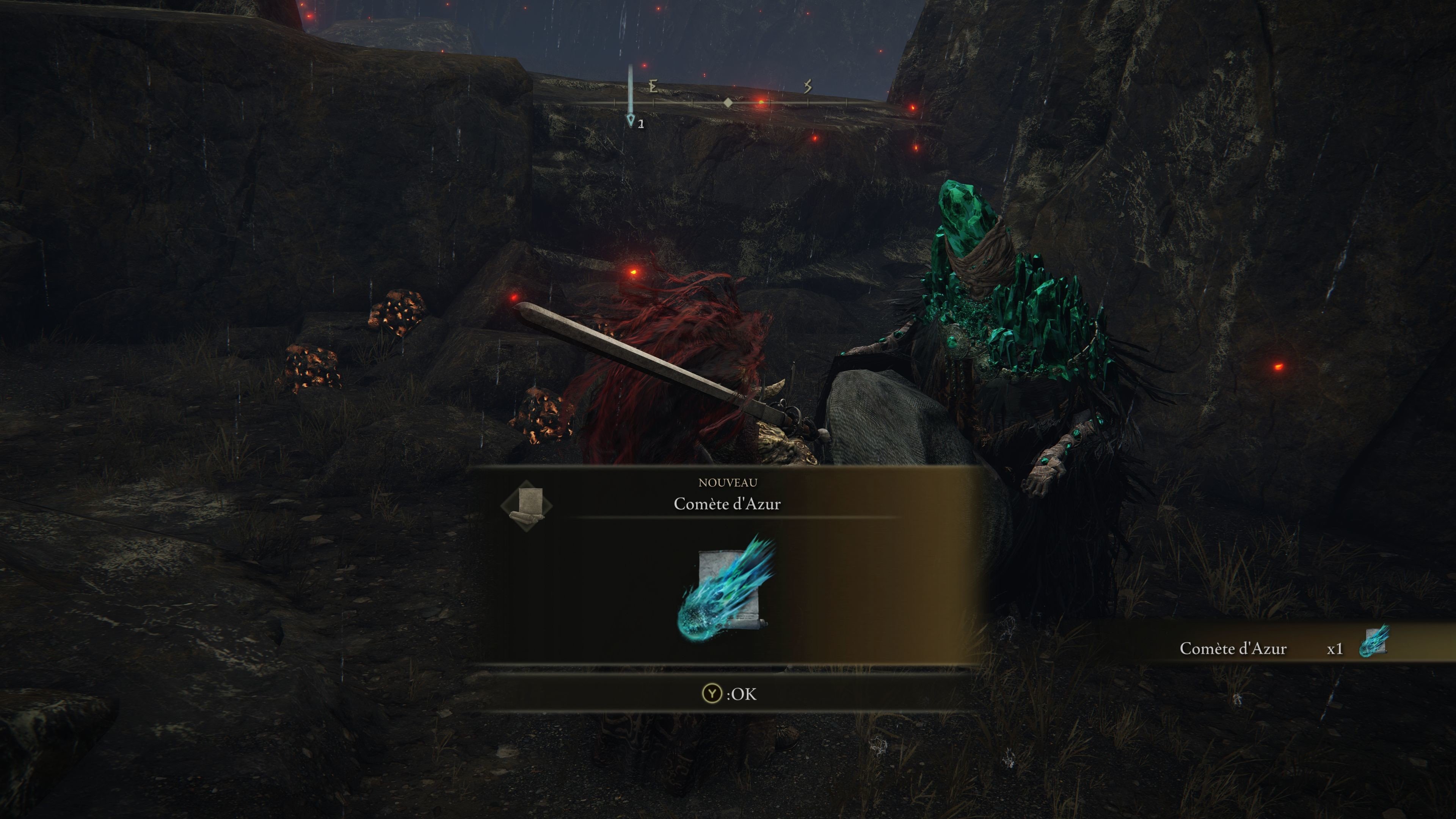The image size is (1456, 819).
Task: Click the sorcery scroll category icon
Action: [527, 505]
